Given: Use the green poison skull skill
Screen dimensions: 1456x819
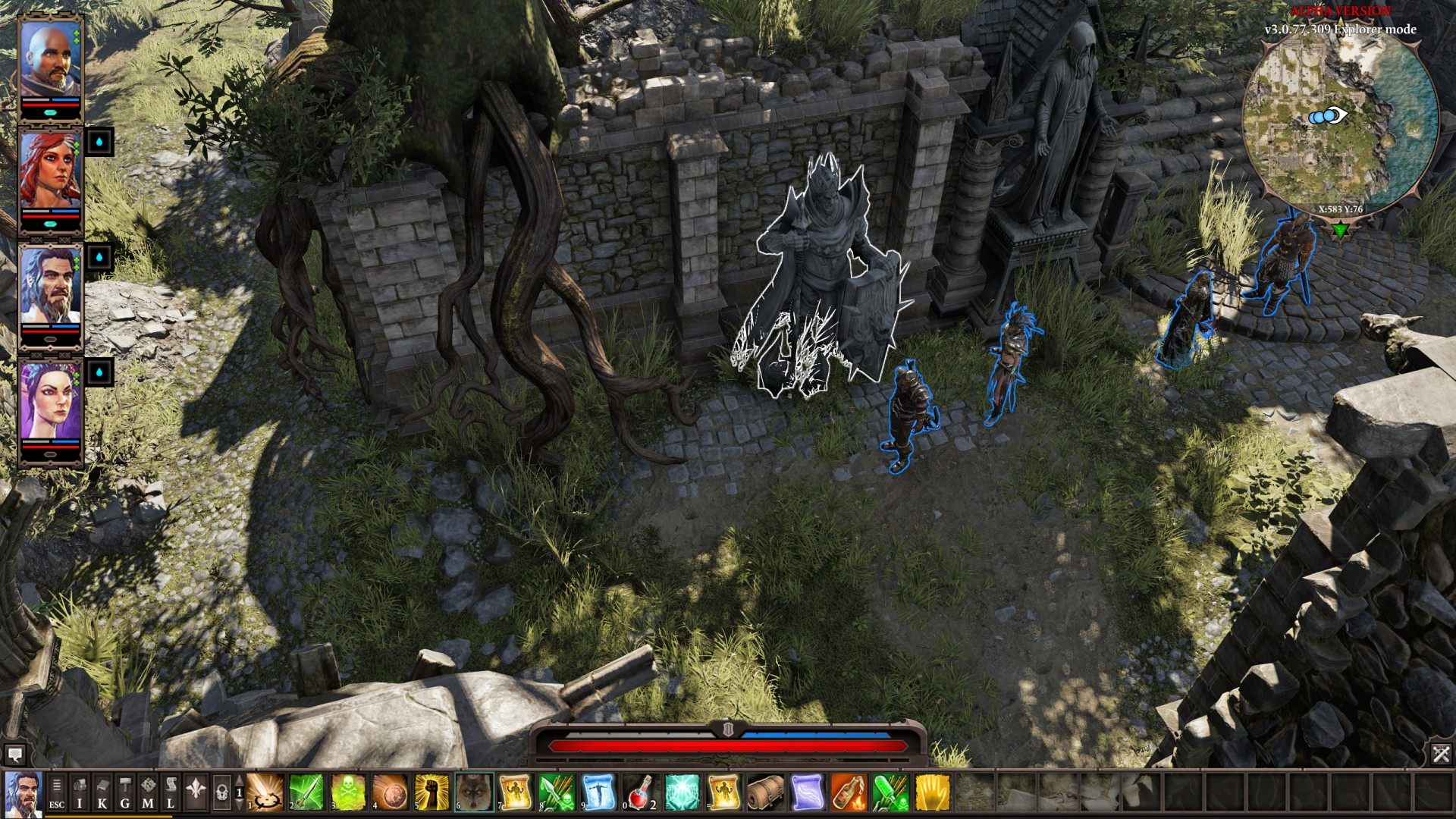Looking at the screenshot, I should (348, 792).
